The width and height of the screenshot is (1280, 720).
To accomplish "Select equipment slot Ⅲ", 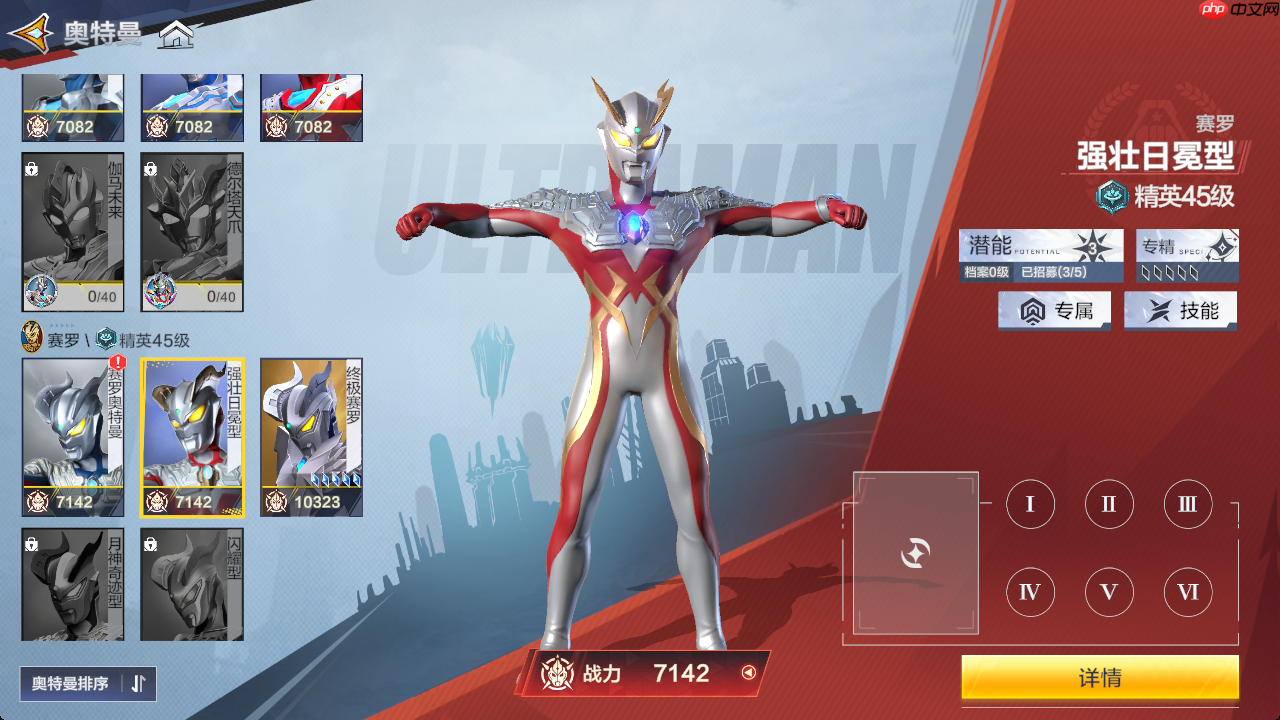I will (1187, 504).
